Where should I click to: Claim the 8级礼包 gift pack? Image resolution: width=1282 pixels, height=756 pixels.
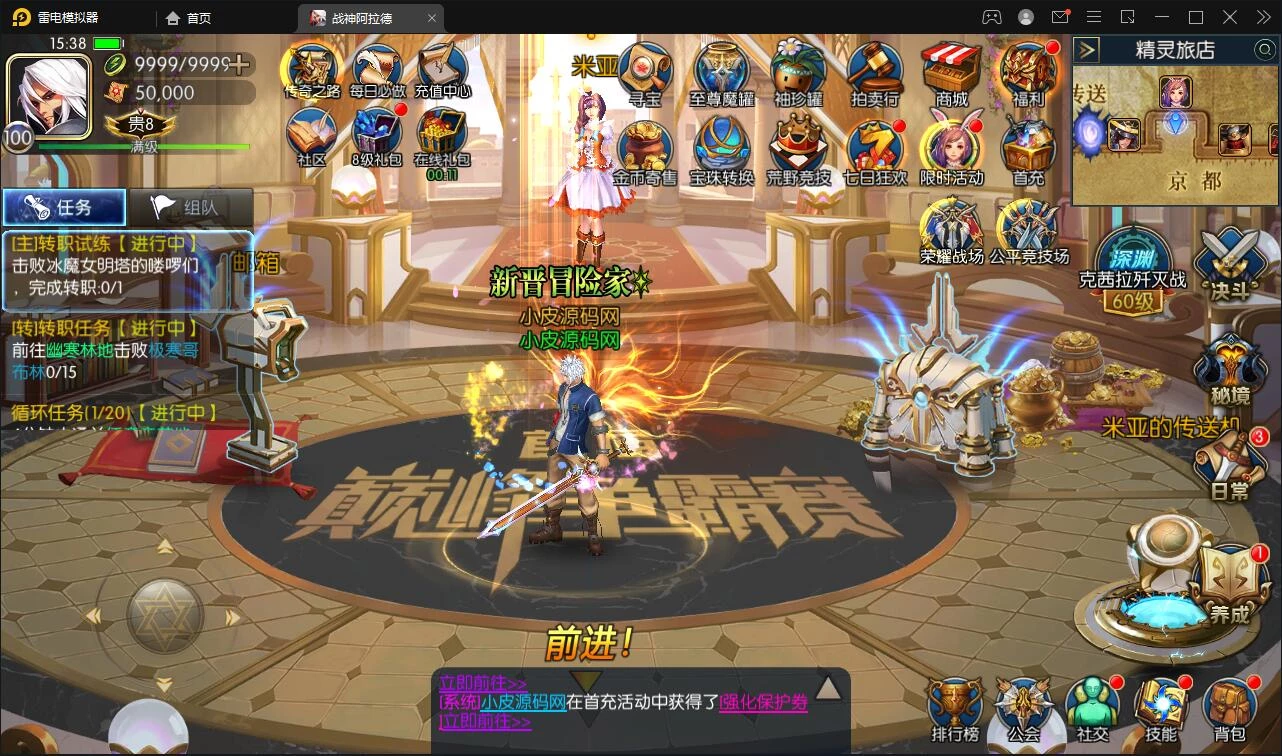[376, 138]
